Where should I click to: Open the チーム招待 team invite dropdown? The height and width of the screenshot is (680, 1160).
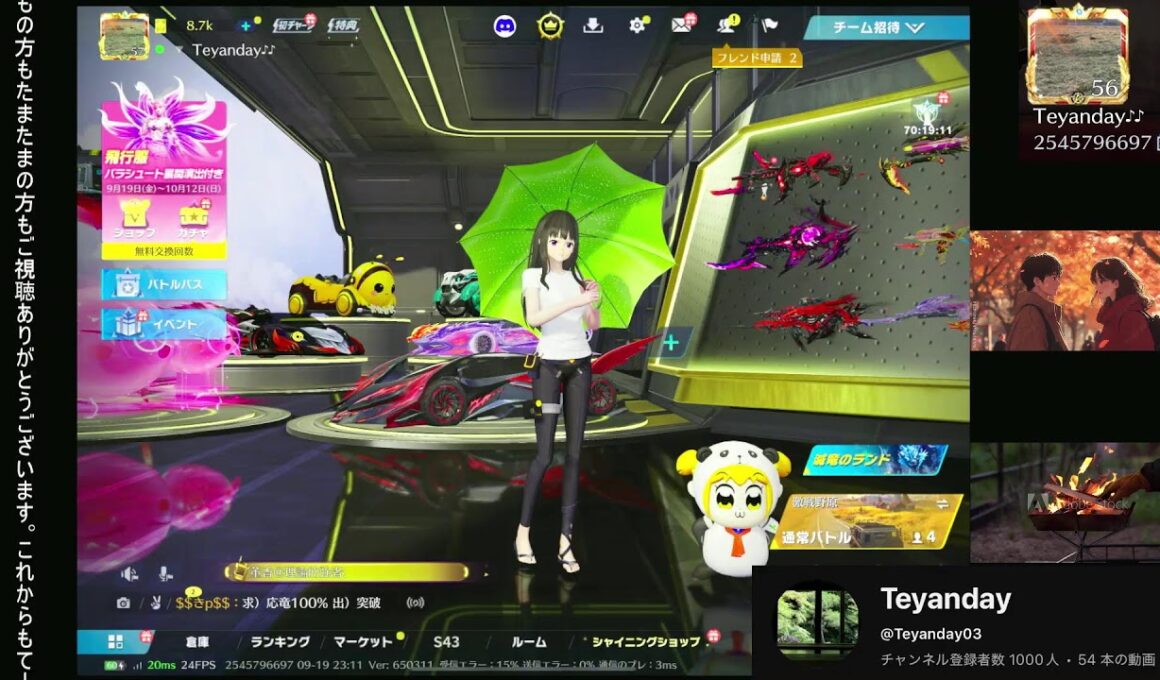tap(885, 28)
